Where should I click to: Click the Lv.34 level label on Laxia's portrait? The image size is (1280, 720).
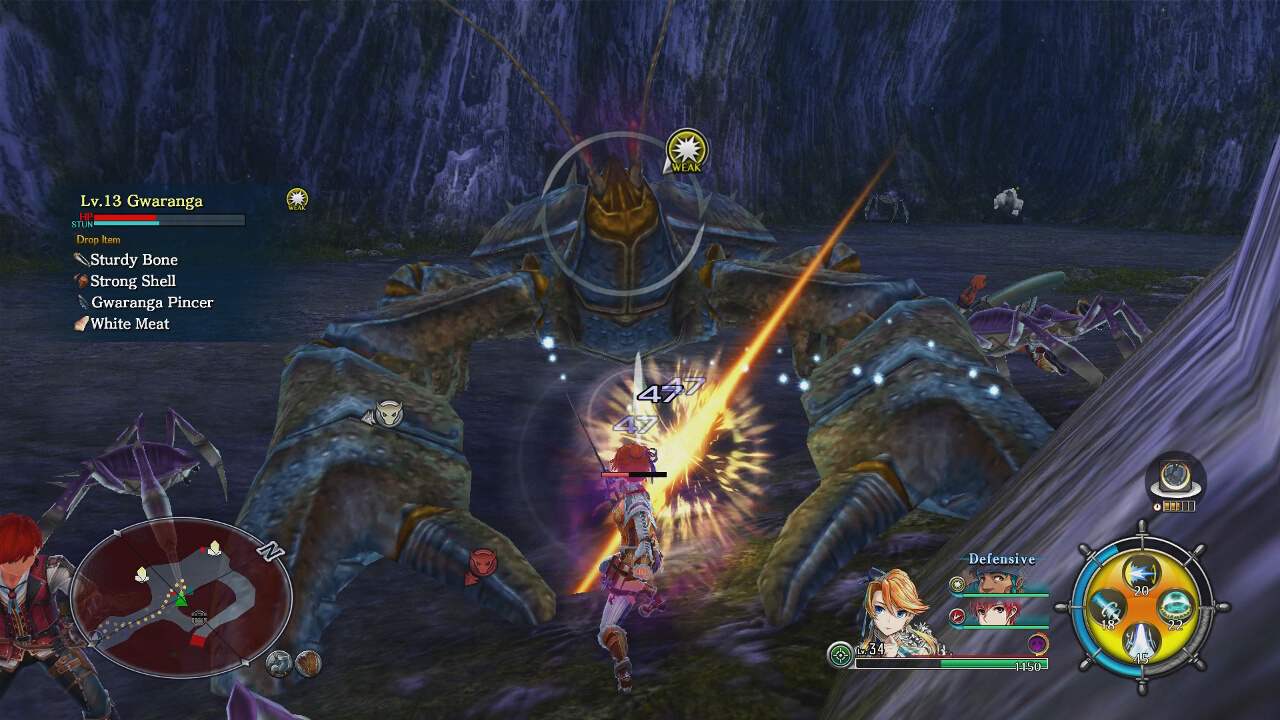[870, 650]
